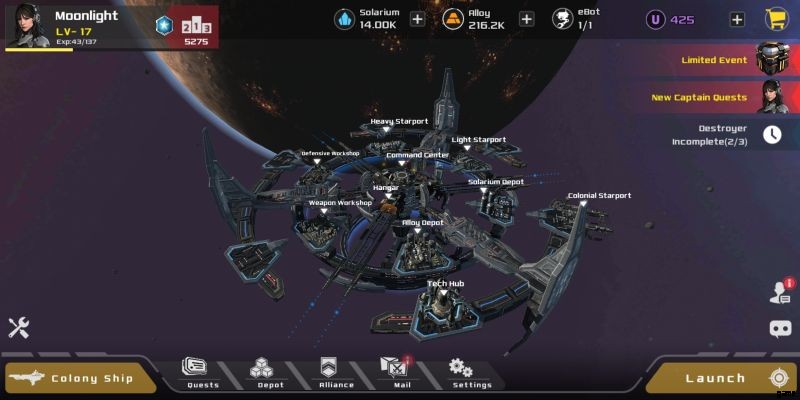Image resolution: width=800 pixels, height=400 pixels.
Task: Buy more purple U currency
Action: coord(737,19)
